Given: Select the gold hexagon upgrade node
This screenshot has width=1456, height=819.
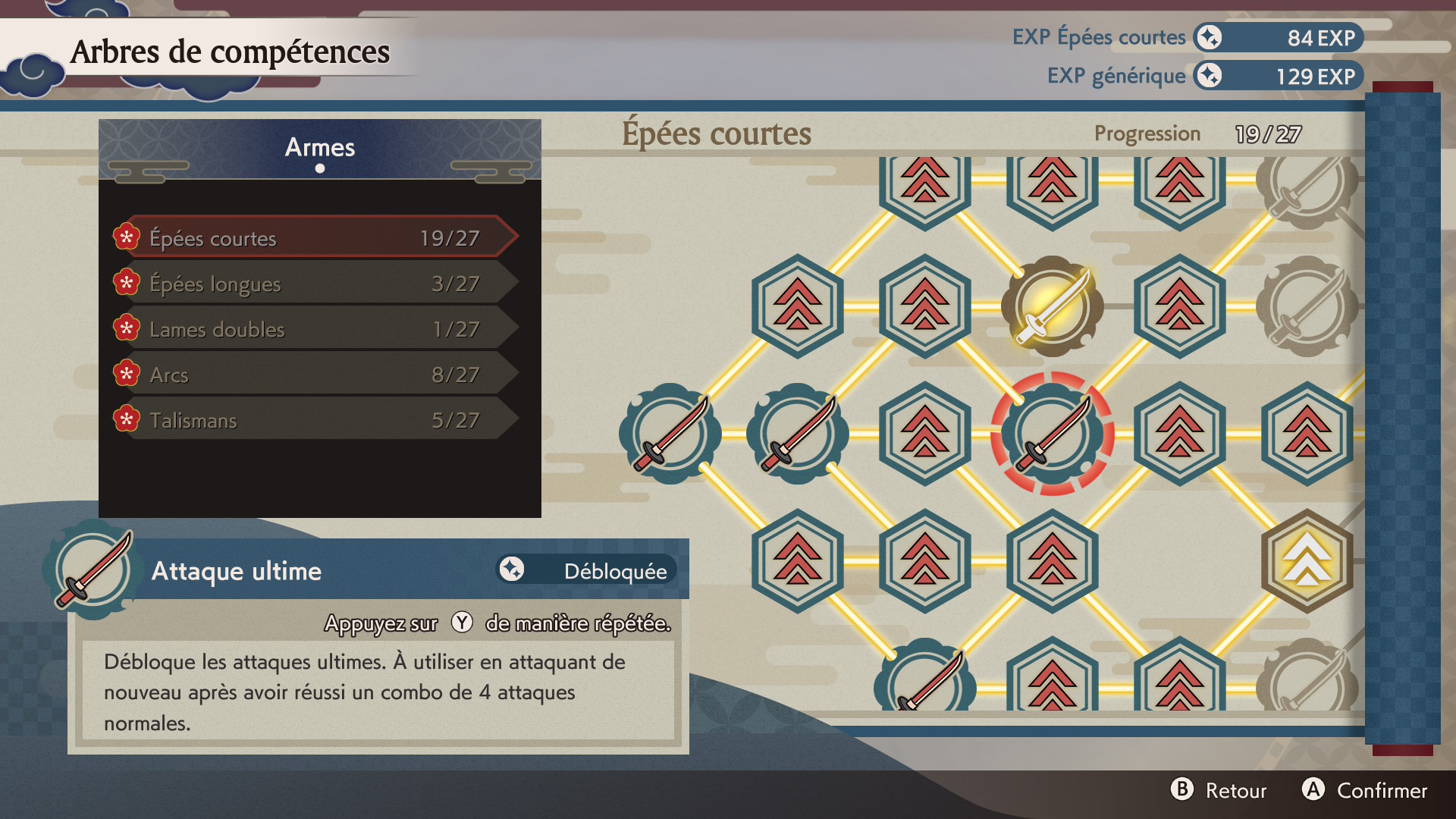Looking at the screenshot, I should [1307, 561].
